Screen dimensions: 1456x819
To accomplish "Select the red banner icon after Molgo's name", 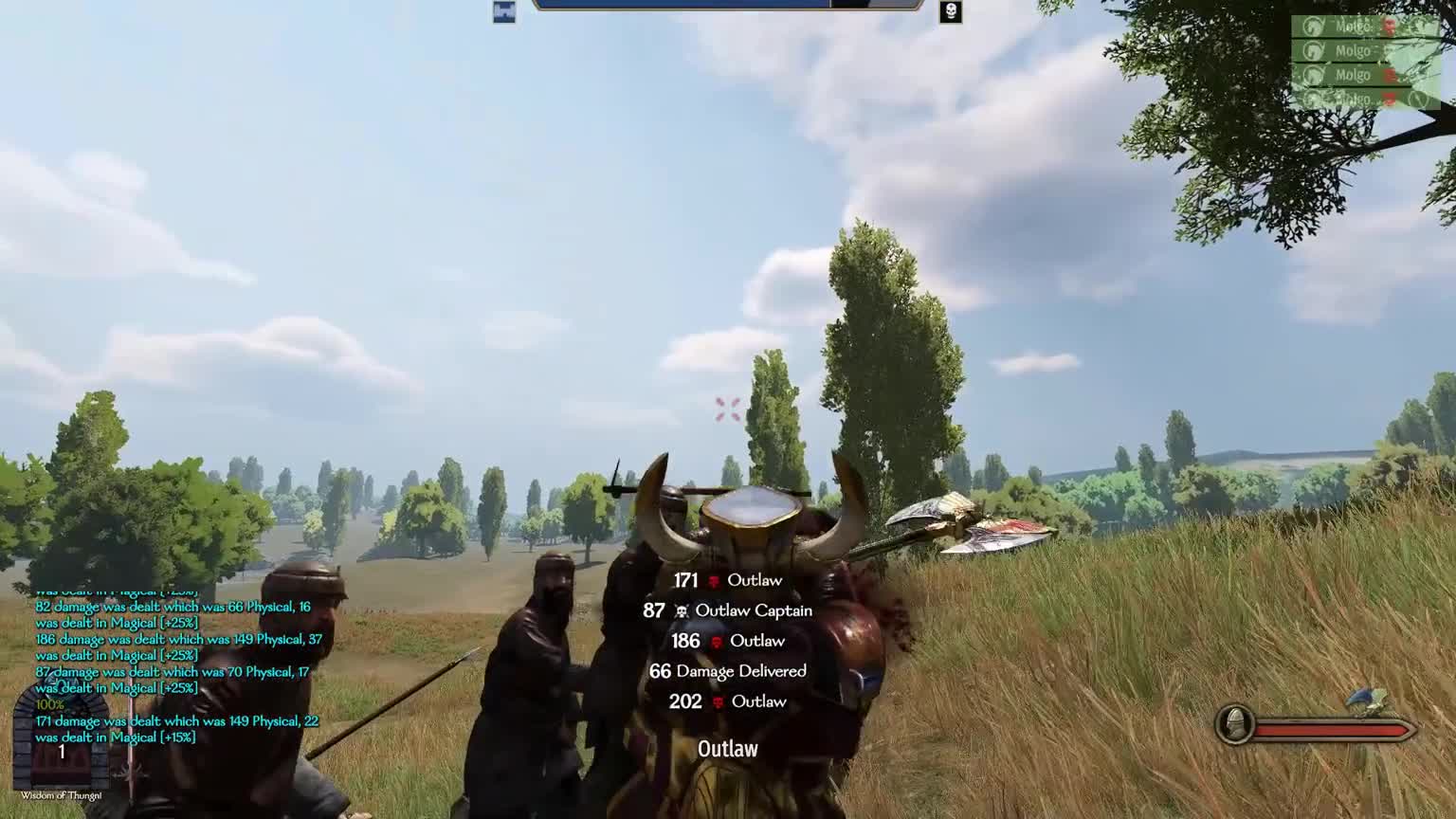I will [1388, 74].
